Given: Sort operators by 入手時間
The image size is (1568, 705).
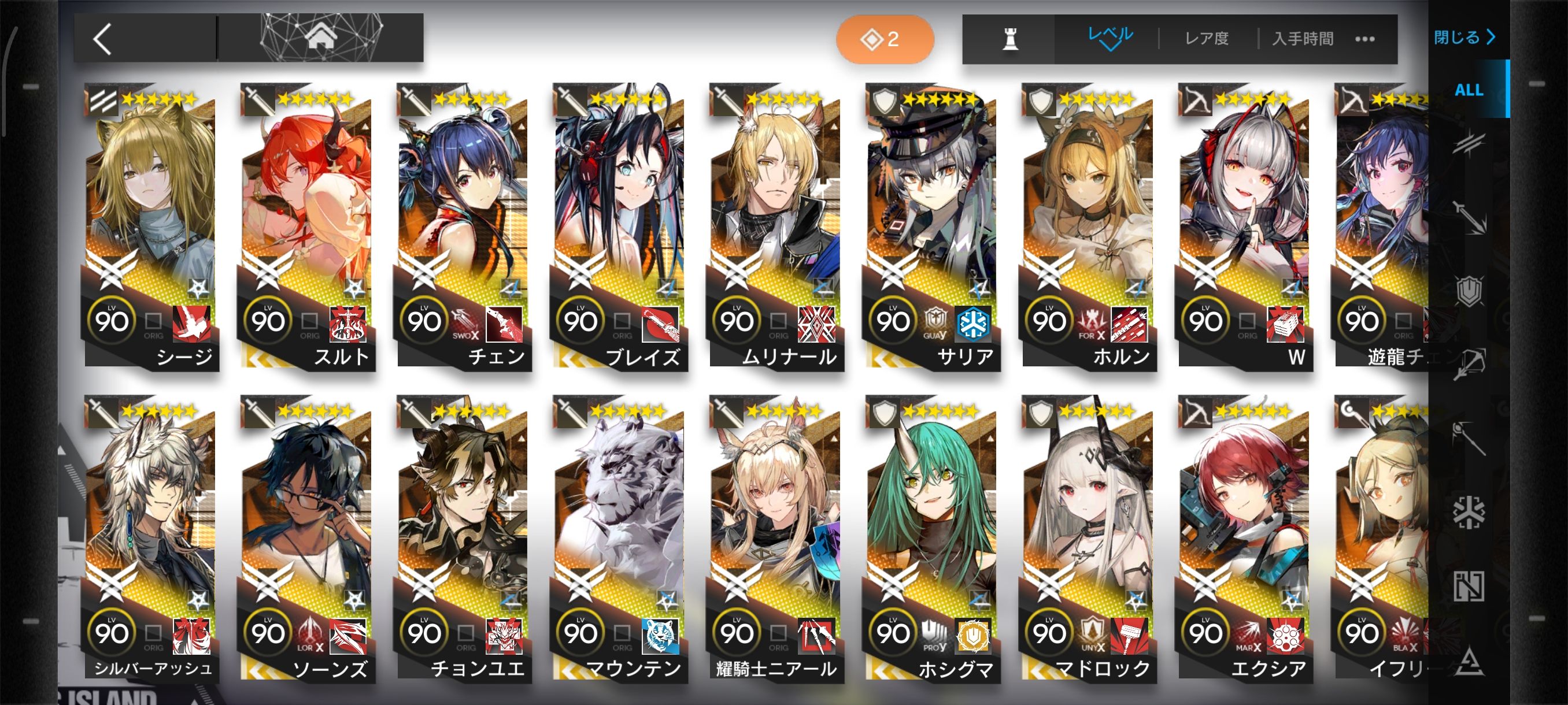Looking at the screenshot, I should click(x=1303, y=39).
